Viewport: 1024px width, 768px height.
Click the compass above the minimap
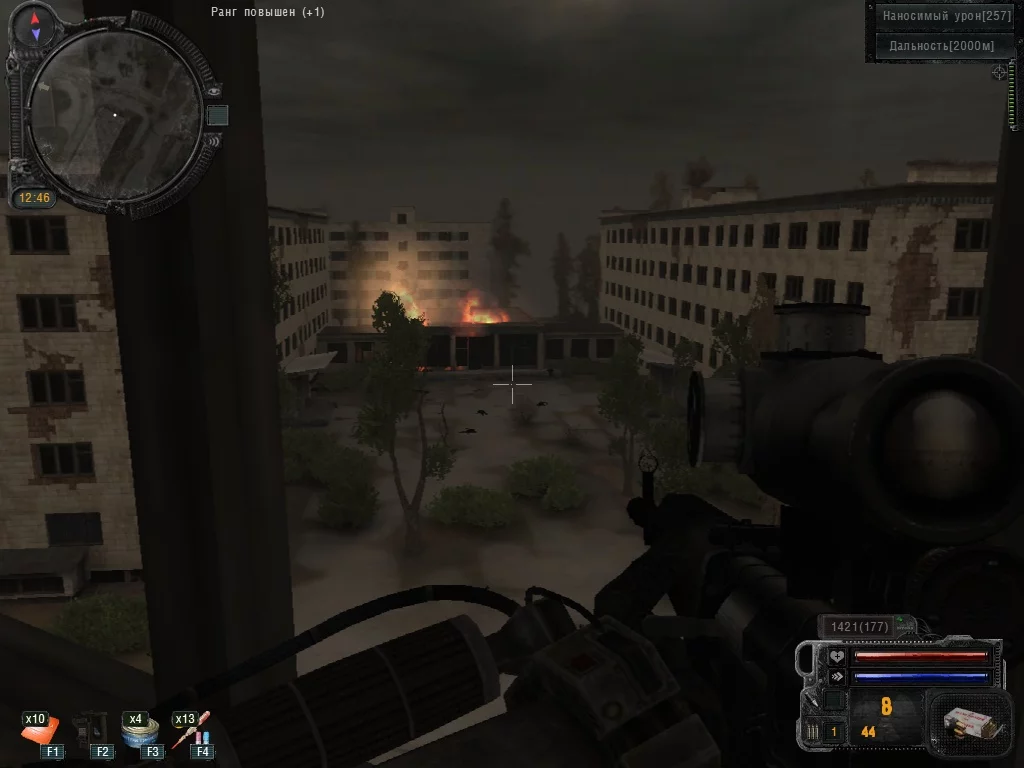[36, 27]
